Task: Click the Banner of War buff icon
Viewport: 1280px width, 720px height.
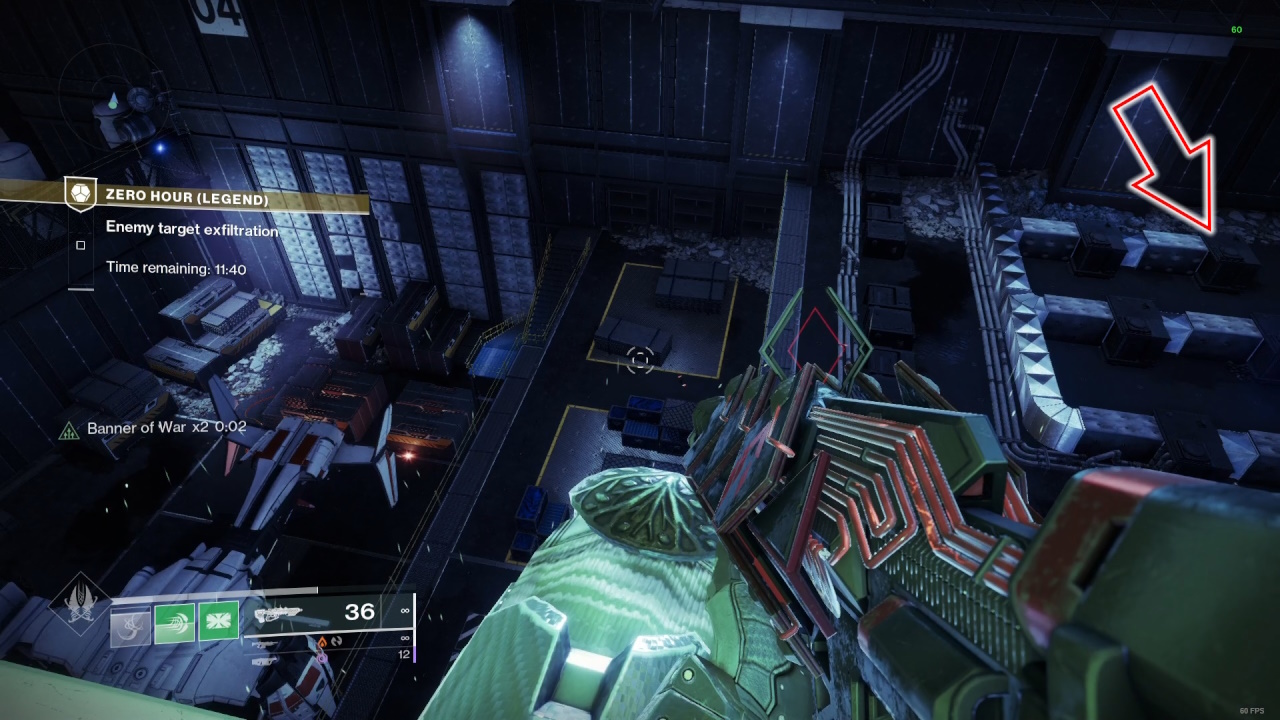Action: [69, 429]
